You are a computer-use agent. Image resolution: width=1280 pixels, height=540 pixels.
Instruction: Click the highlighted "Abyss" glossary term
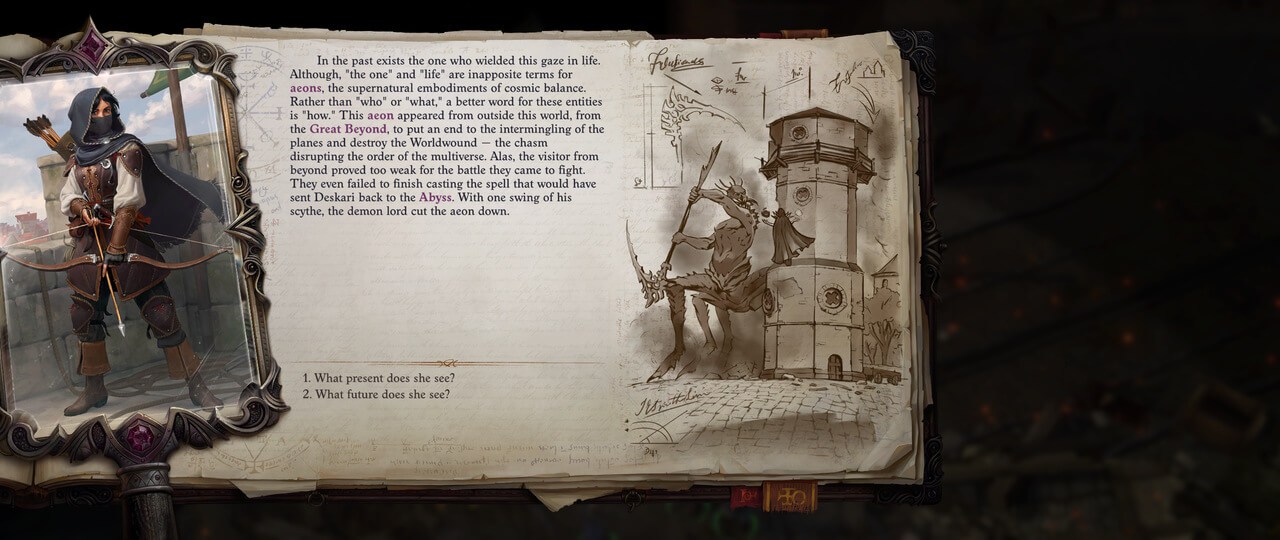436,198
